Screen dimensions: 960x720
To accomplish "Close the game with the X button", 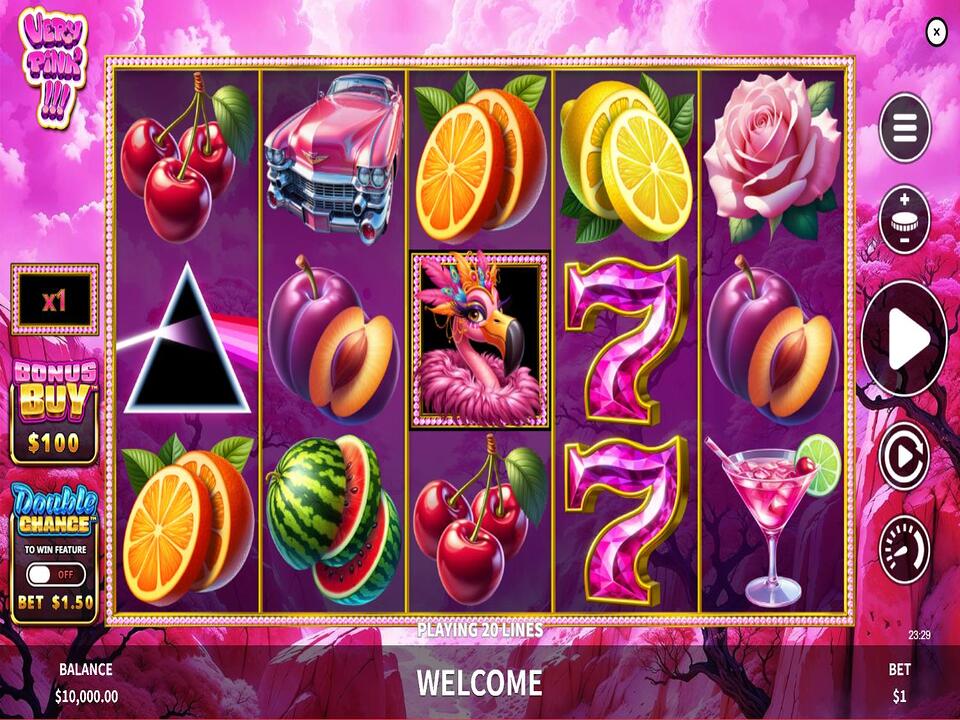I will (936, 32).
